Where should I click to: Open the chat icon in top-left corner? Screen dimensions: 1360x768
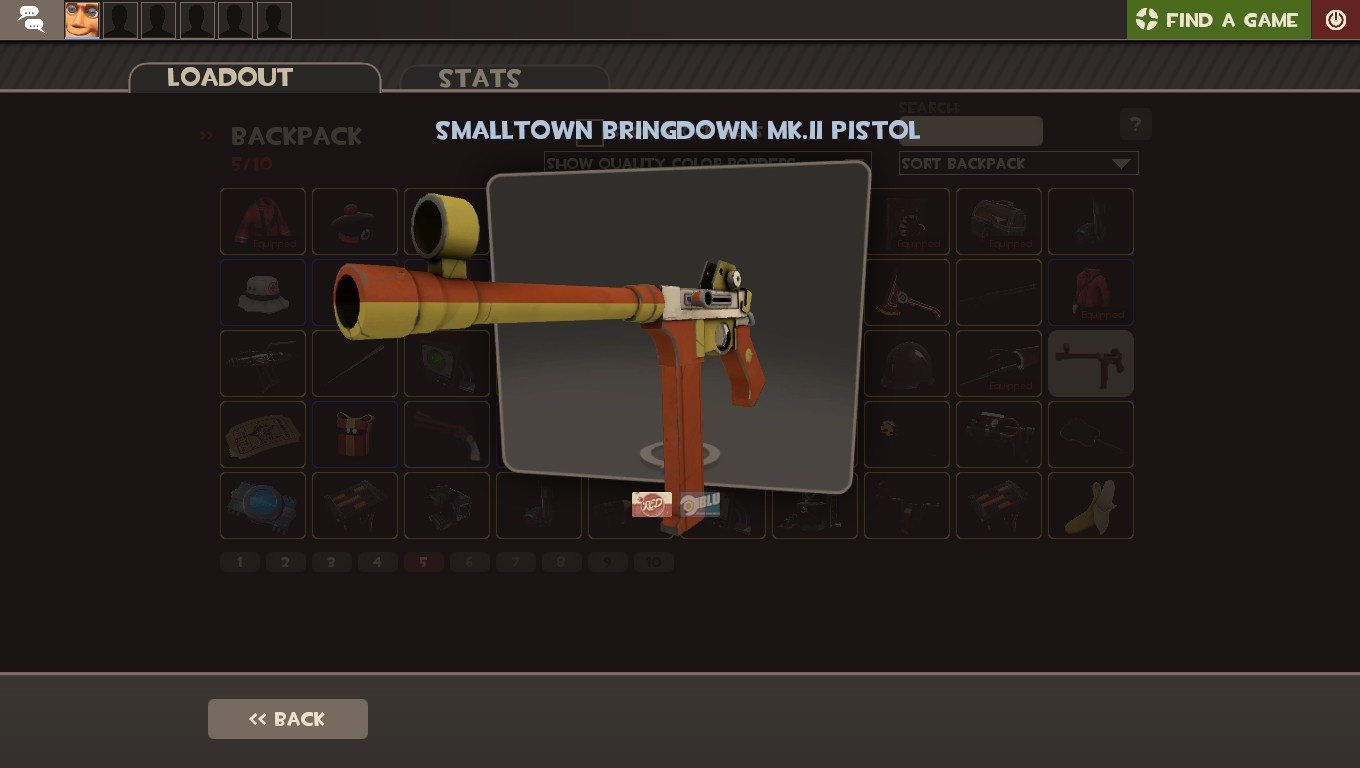pyautogui.click(x=30, y=19)
